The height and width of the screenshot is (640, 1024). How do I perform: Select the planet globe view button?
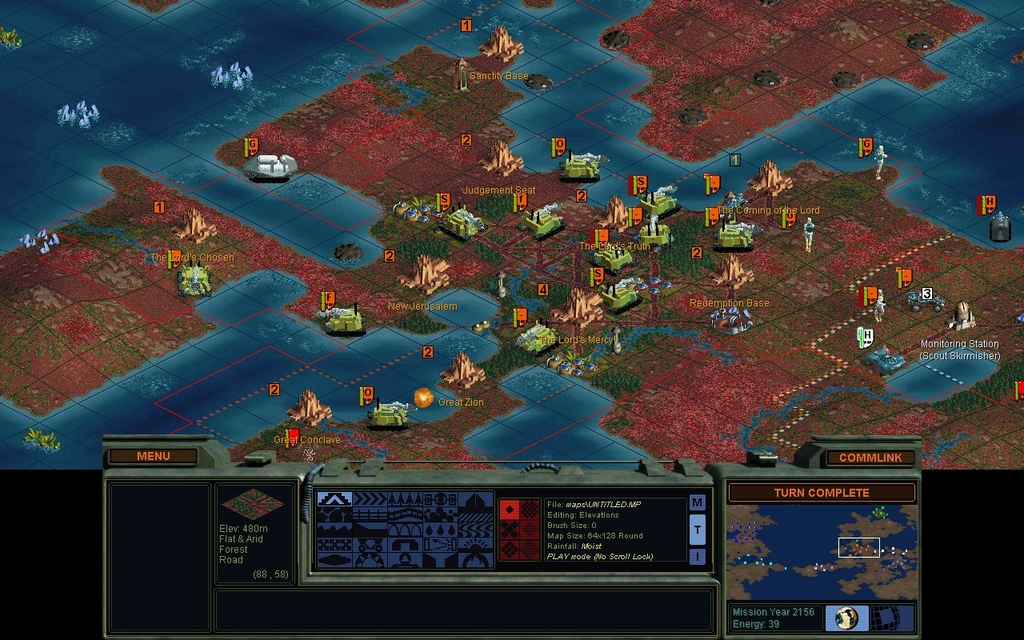pyautogui.click(x=846, y=617)
